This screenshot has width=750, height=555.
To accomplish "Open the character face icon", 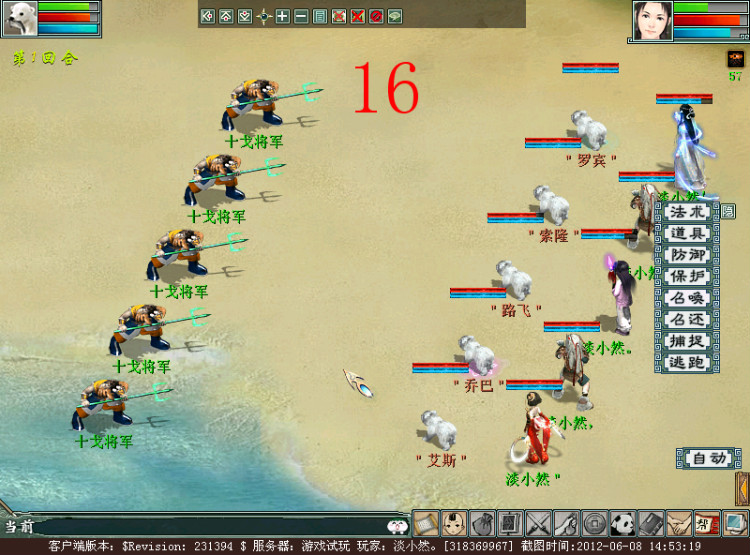I will pyautogui.click(x=454, y=523).
